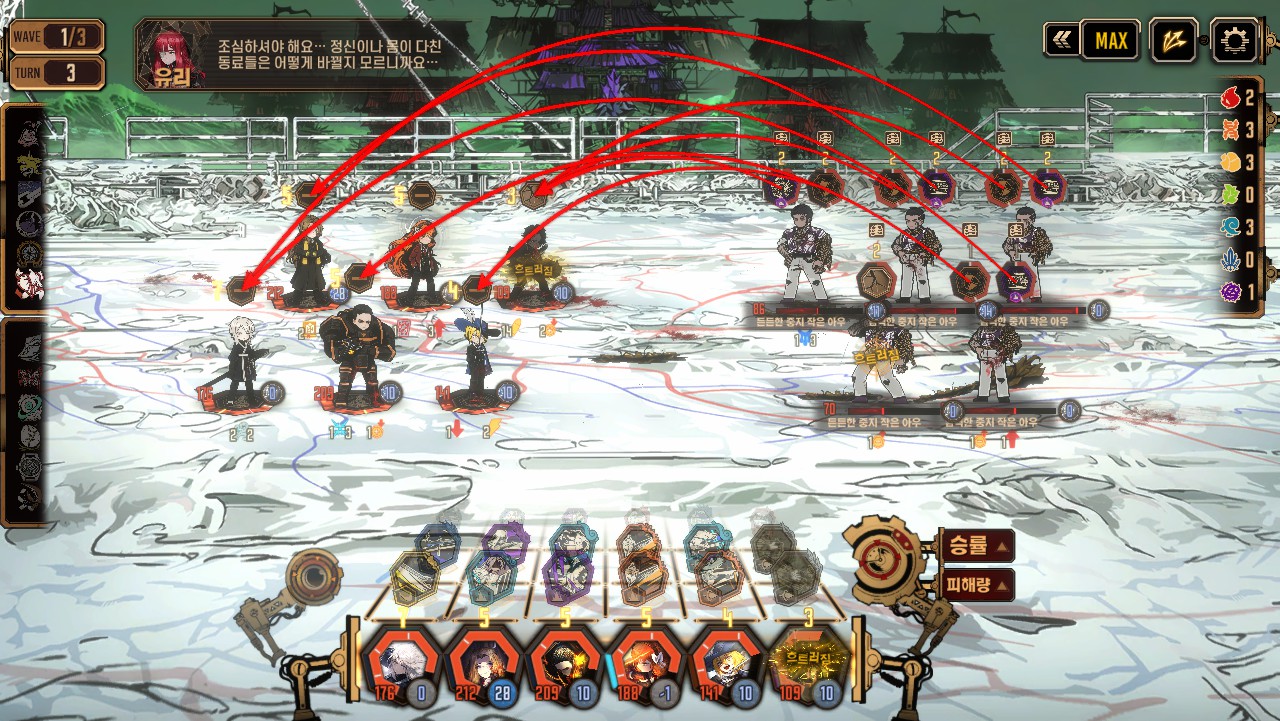Activate the golden arrows auto-battle button
Image resolution: width=1280 pixels, height=721 pixels.
click(x=1172, y=41)
